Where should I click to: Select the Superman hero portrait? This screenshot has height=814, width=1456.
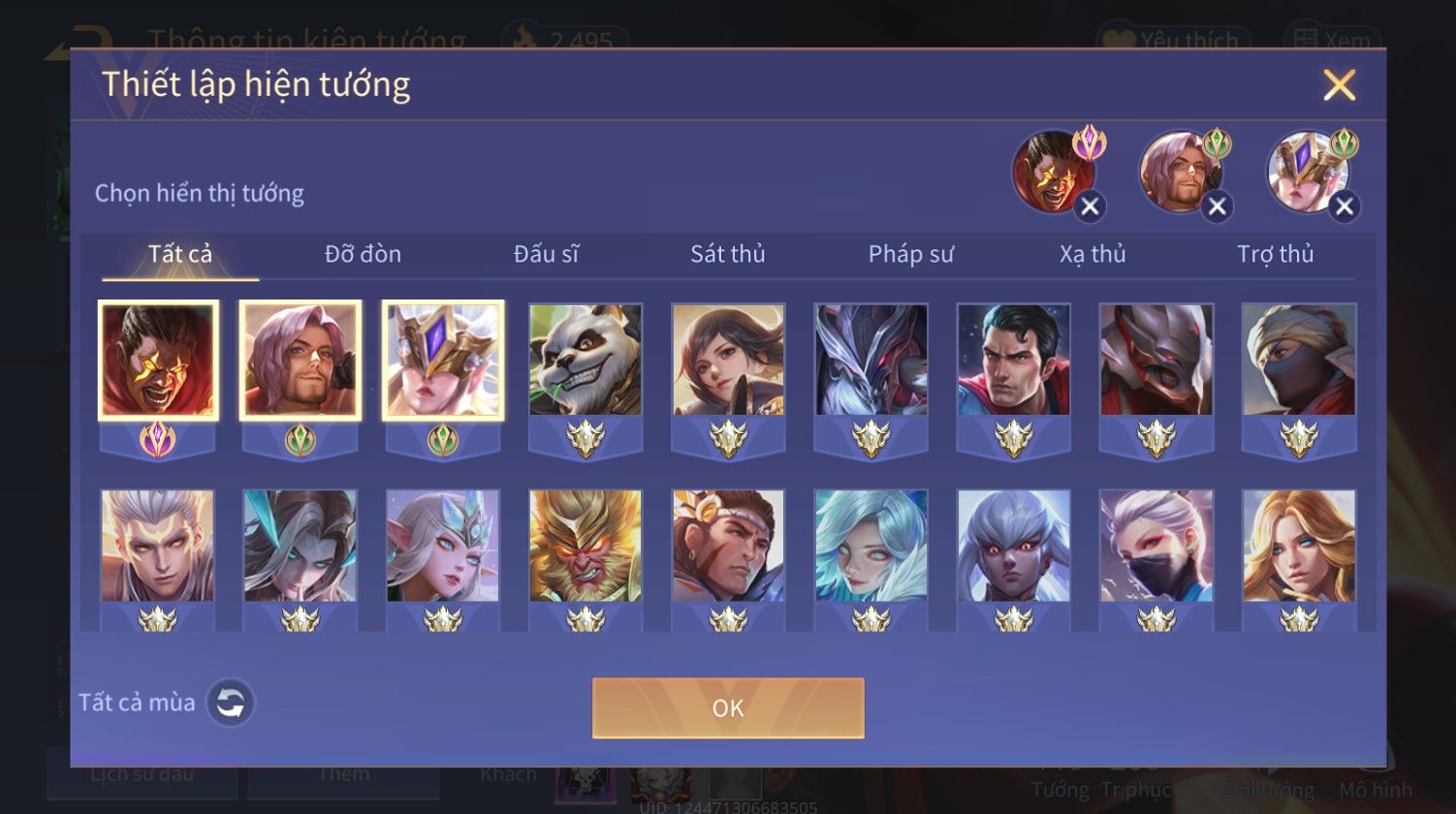1013,360
